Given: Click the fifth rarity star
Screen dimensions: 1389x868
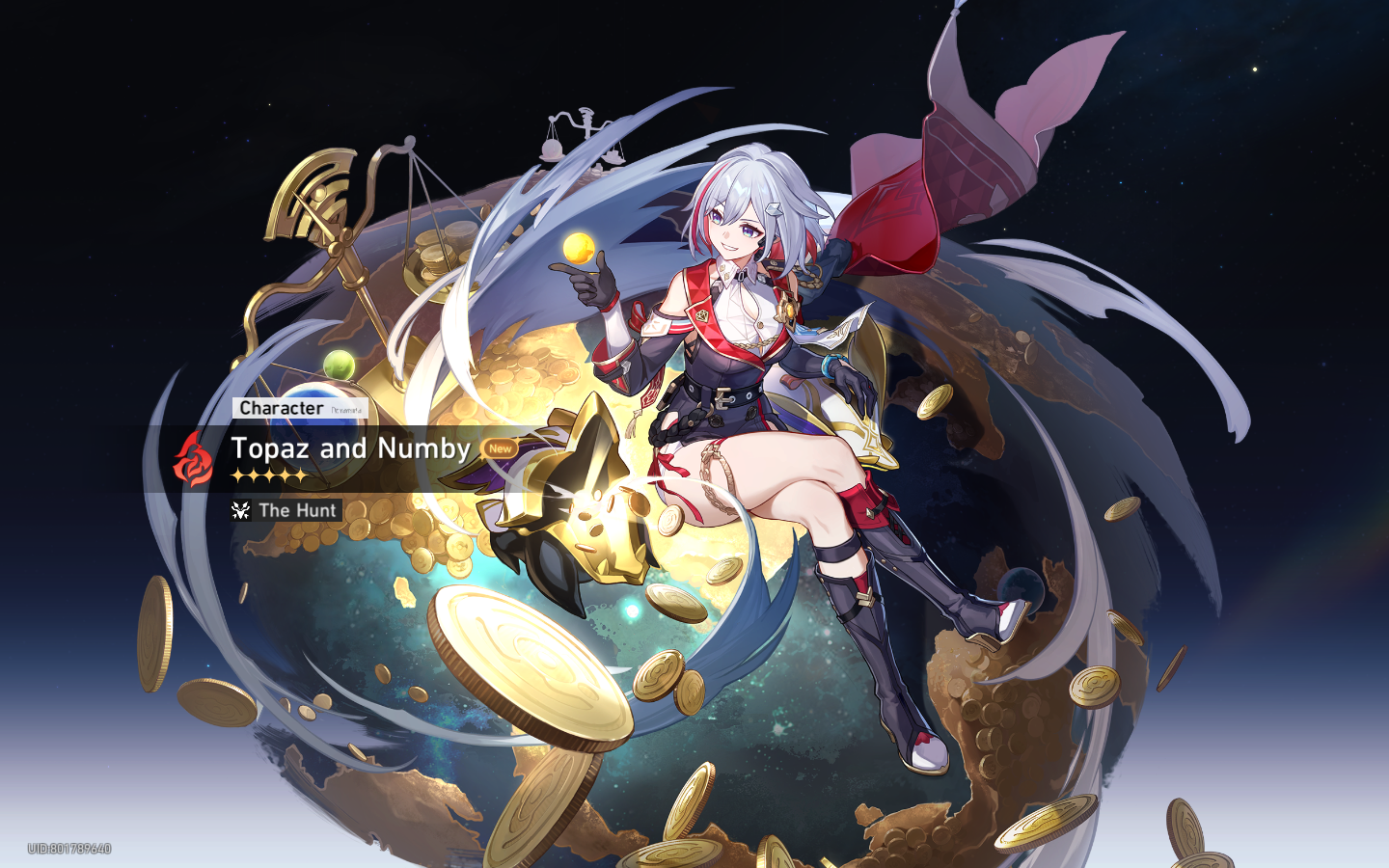Looking at the screenshot, I should tap(298, 474).
